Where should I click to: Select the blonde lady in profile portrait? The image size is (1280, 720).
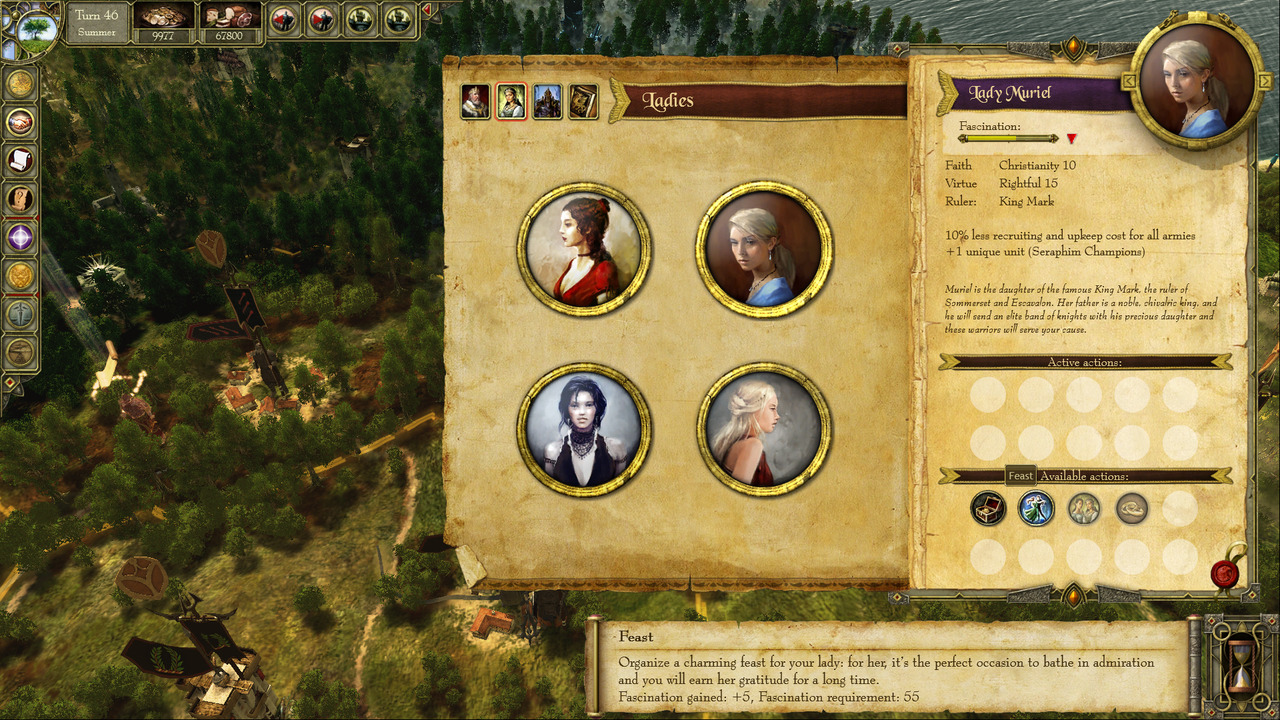click(x=764, y=430)
